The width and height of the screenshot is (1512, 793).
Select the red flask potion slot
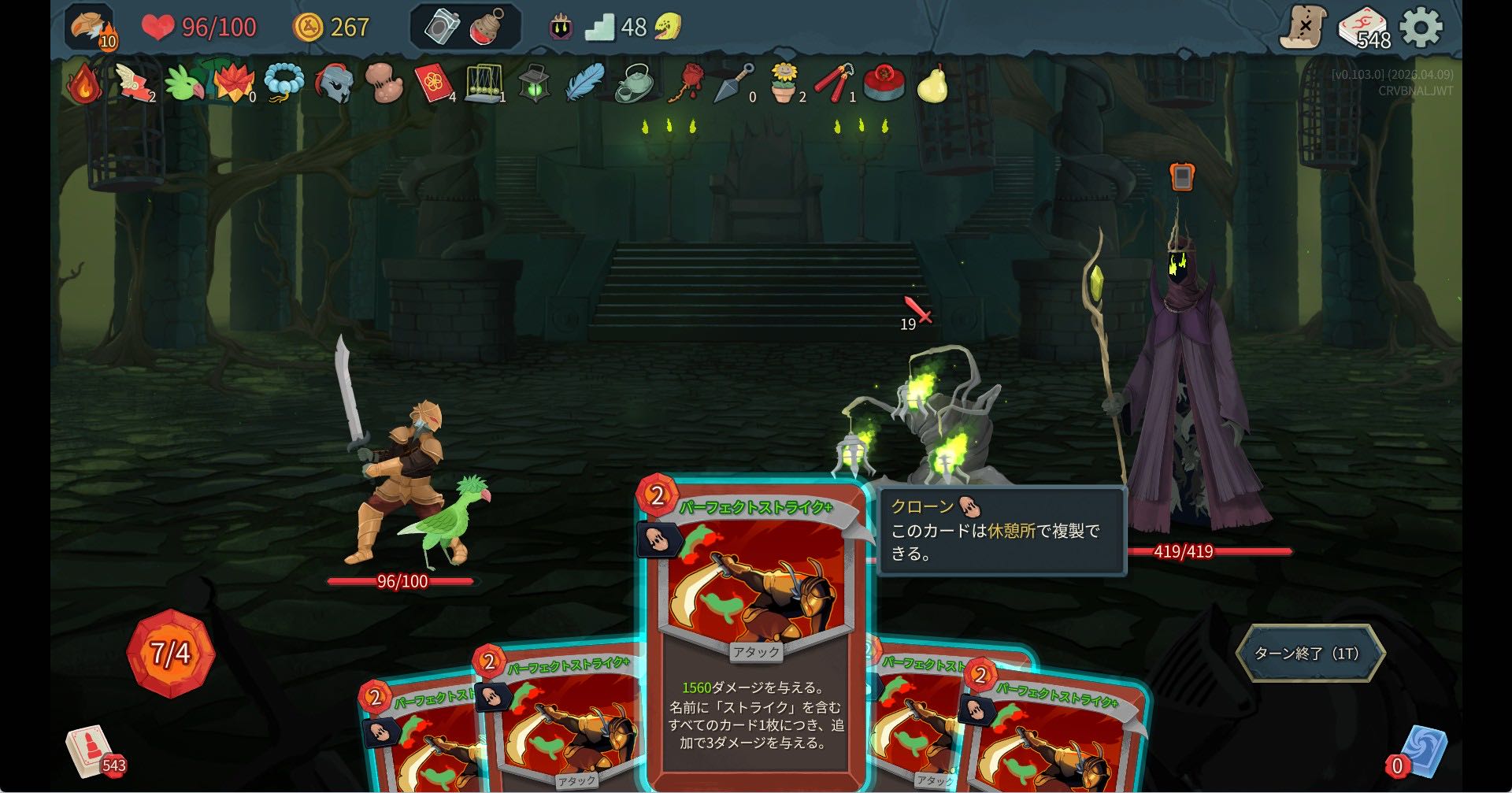[x=488, y=28]
